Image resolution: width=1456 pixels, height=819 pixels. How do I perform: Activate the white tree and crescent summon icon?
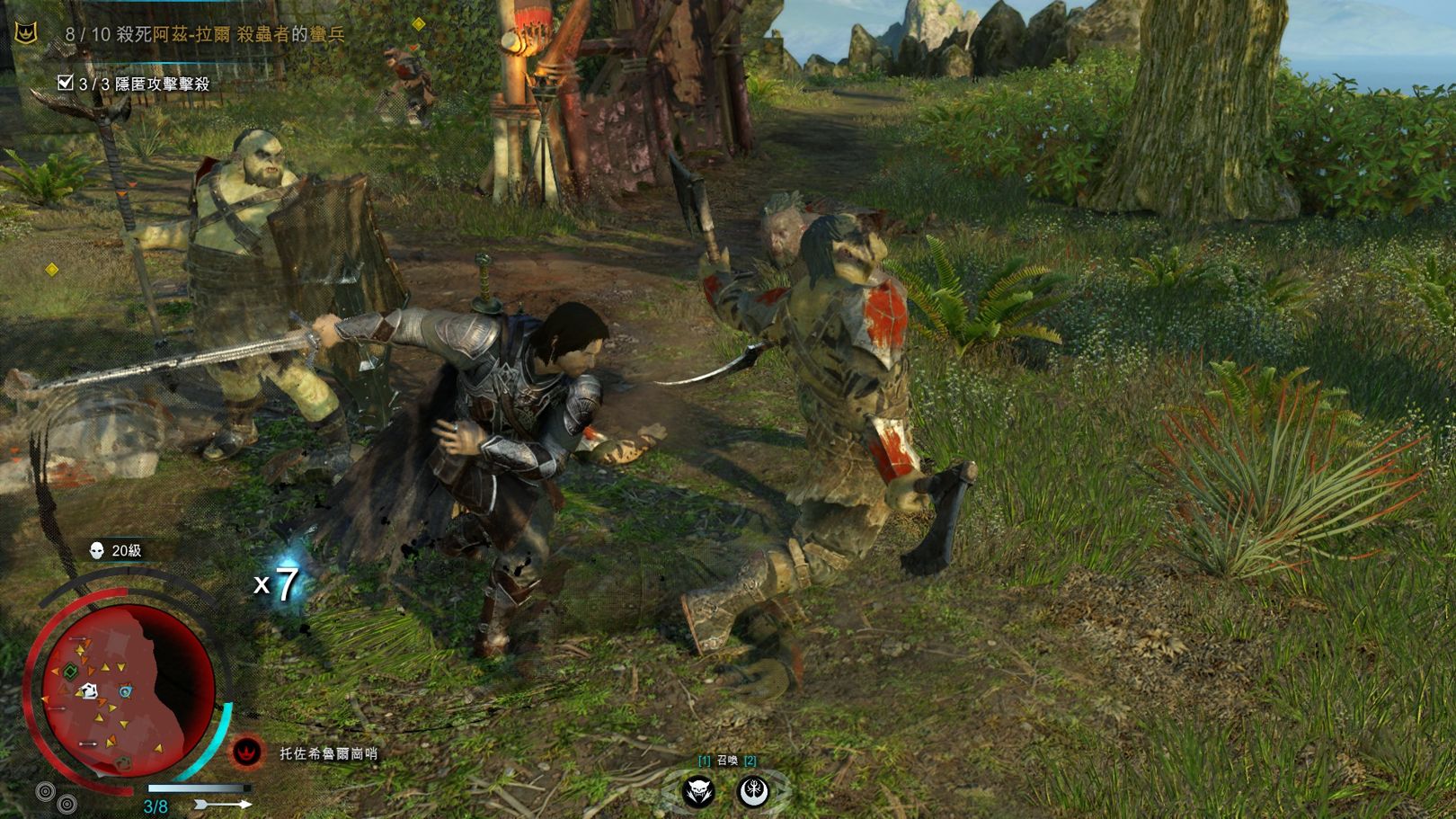[x=753, y=792]
